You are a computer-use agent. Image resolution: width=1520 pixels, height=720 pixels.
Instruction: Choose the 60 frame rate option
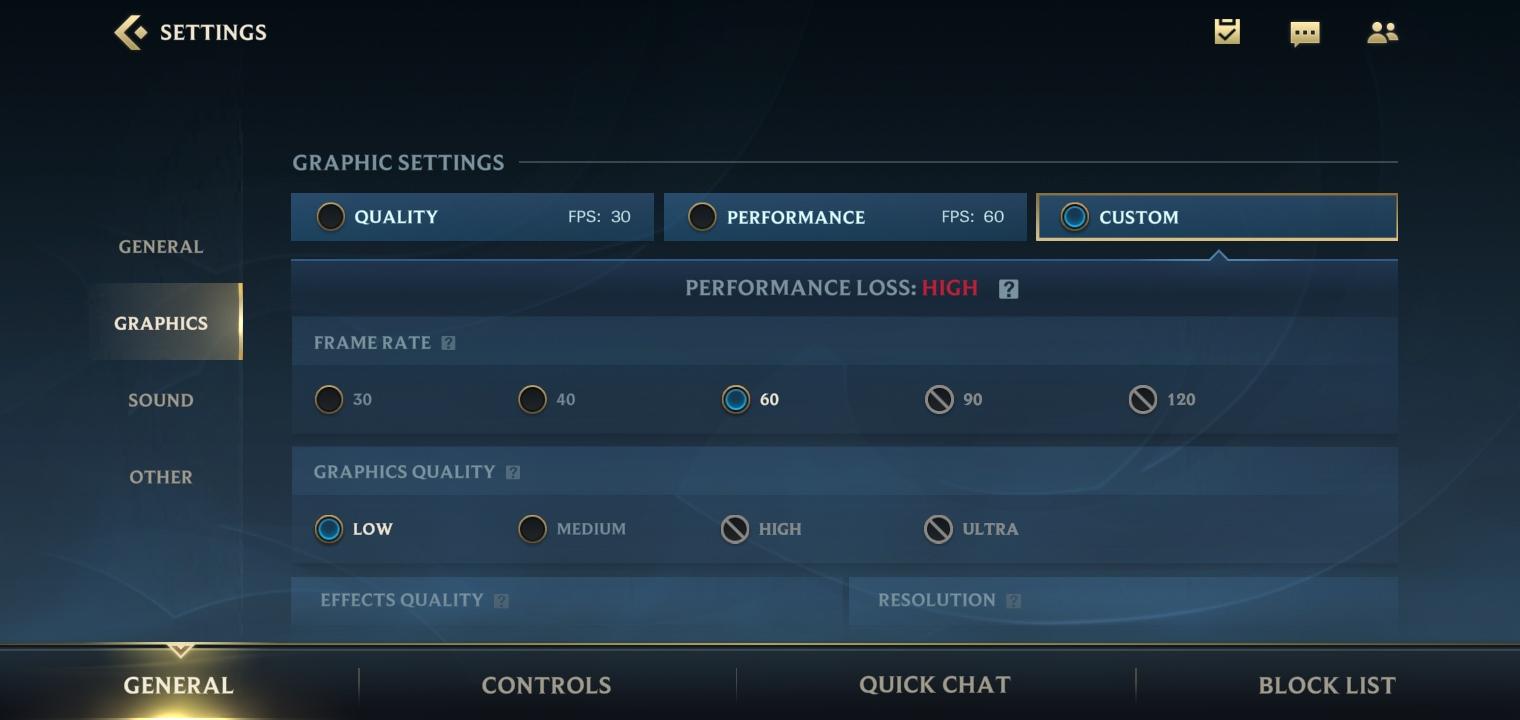tap(736, 400)
